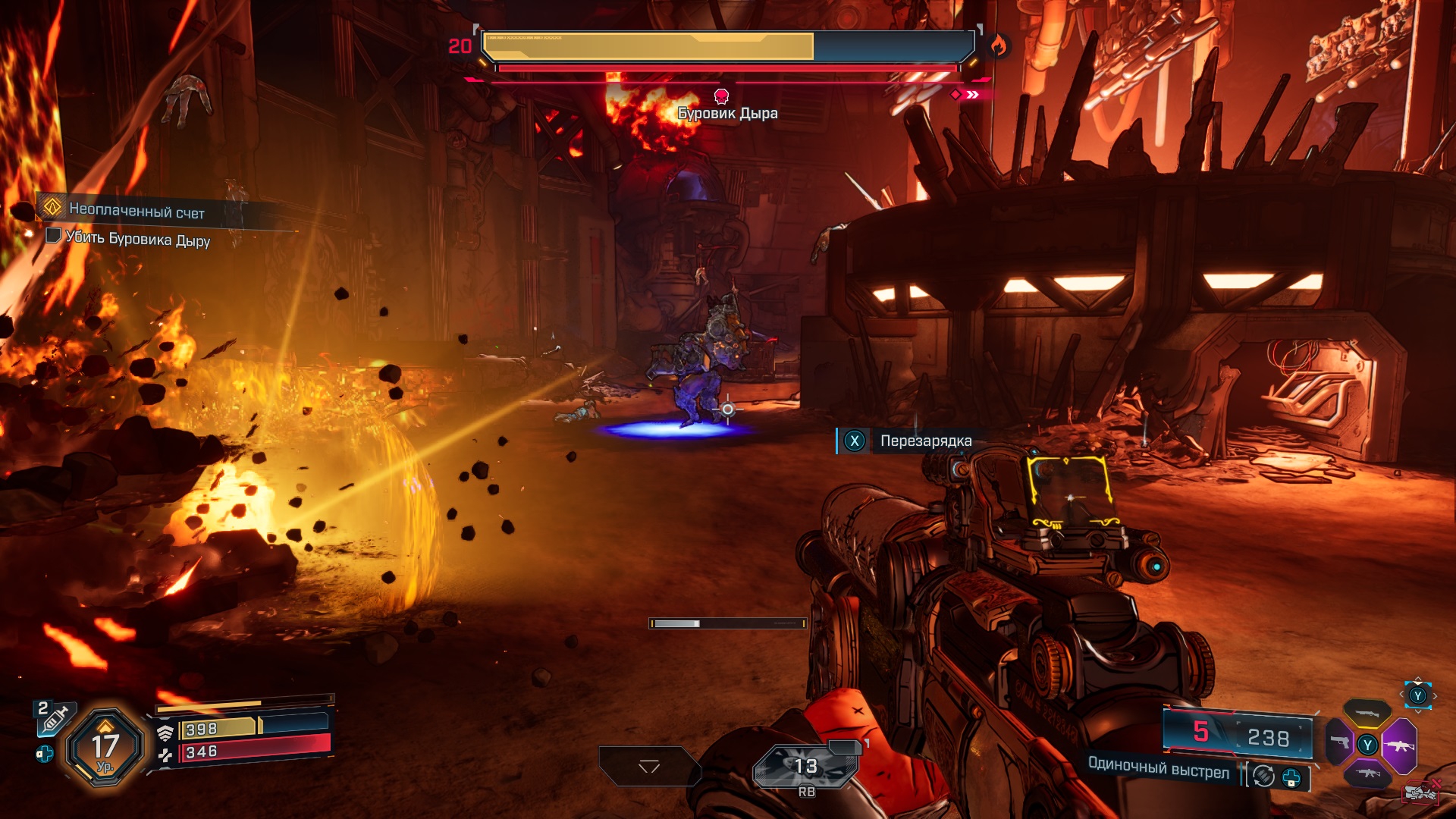Screen dimensions: 1456x819
Task: Click the Буровик Дыра boss skull marker
Action: (x=722, y=96)
